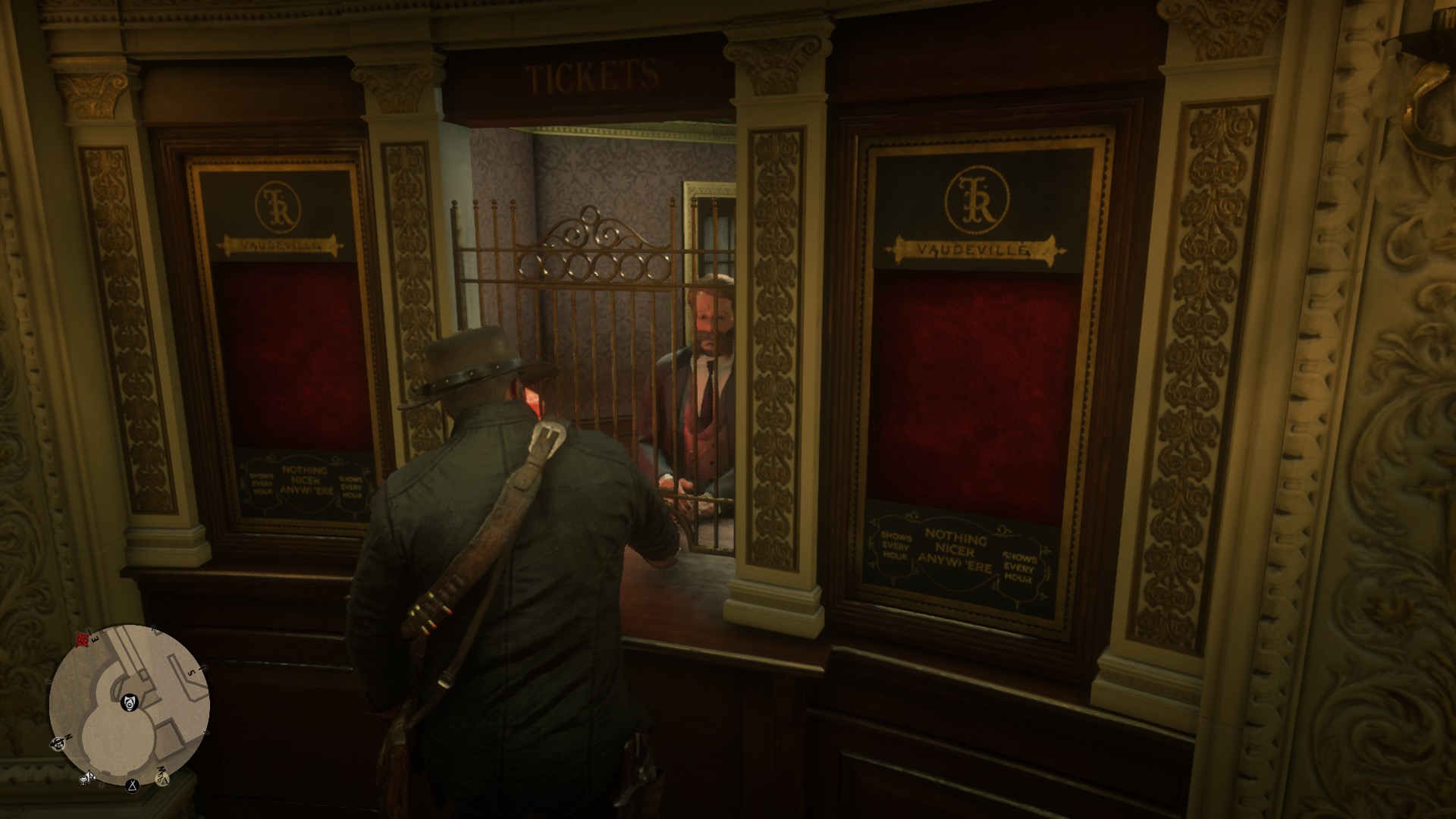The height and width of the screenshot is (819, 1456).
Task: Select the theater mask marker on minimap
Action: pyautogui.click(x=130, y=703)
